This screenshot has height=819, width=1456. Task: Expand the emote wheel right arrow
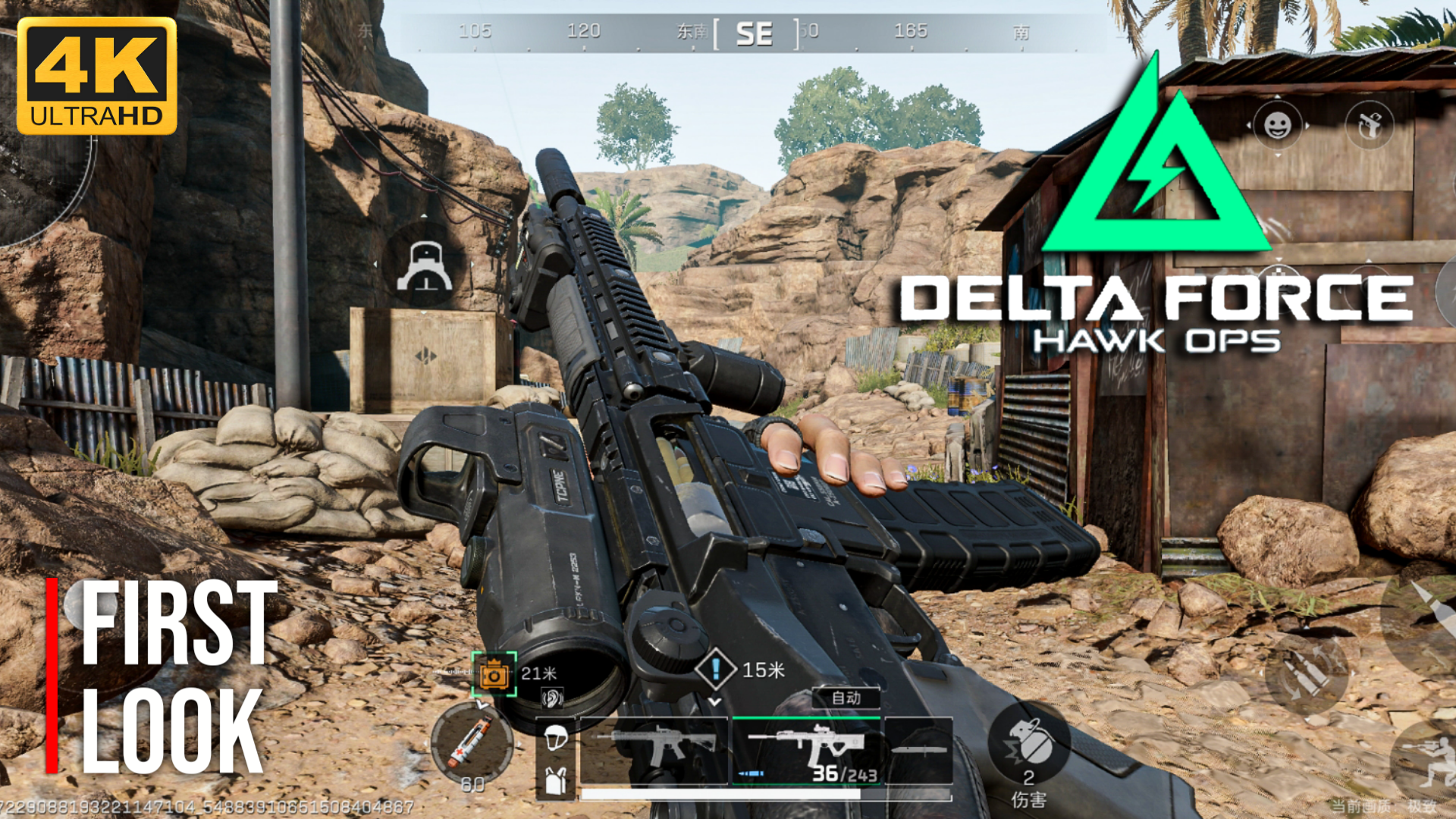click(x=1307, y=125)
